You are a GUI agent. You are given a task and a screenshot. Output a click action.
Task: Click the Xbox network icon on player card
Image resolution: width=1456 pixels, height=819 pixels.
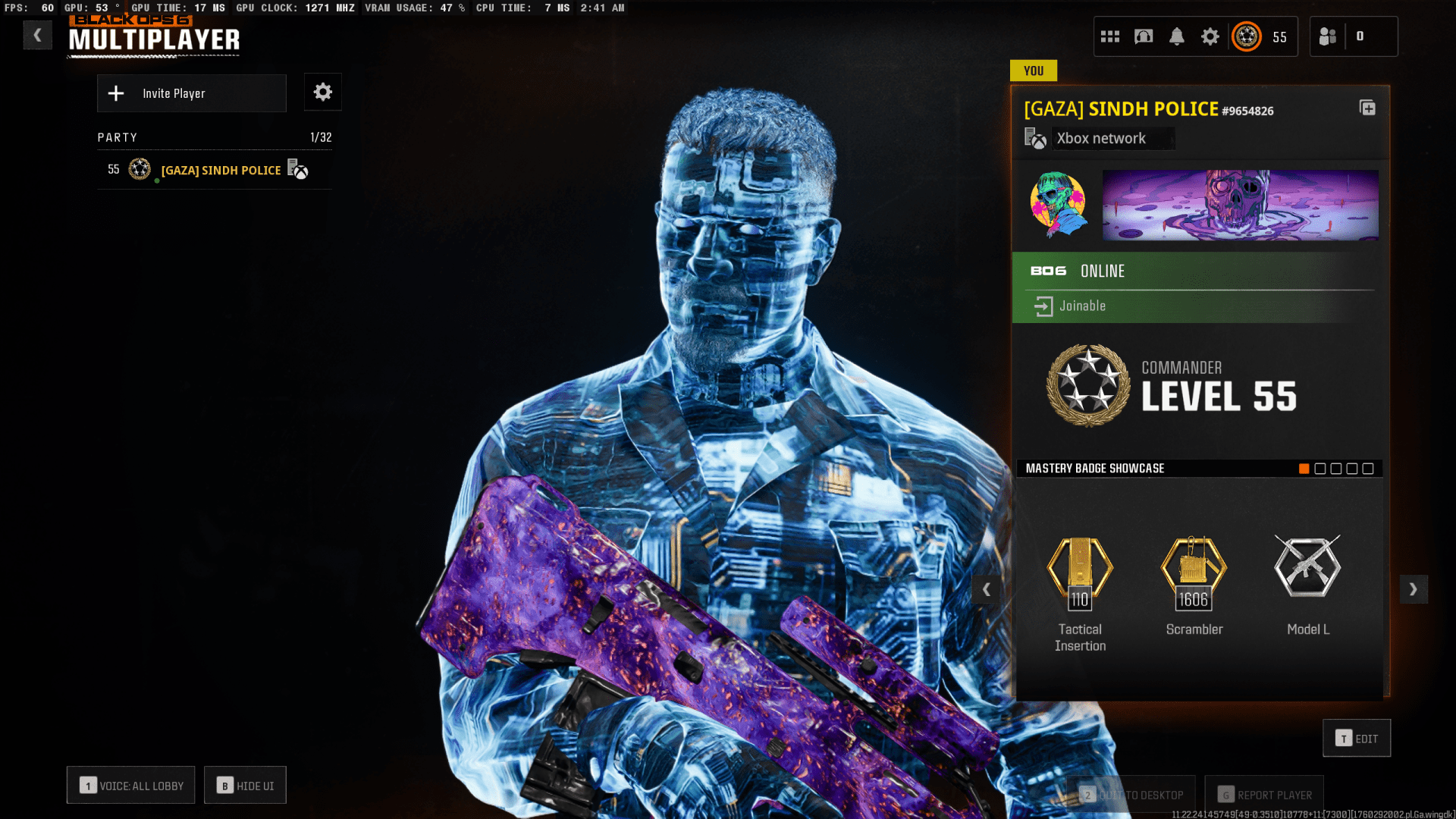1036,138
